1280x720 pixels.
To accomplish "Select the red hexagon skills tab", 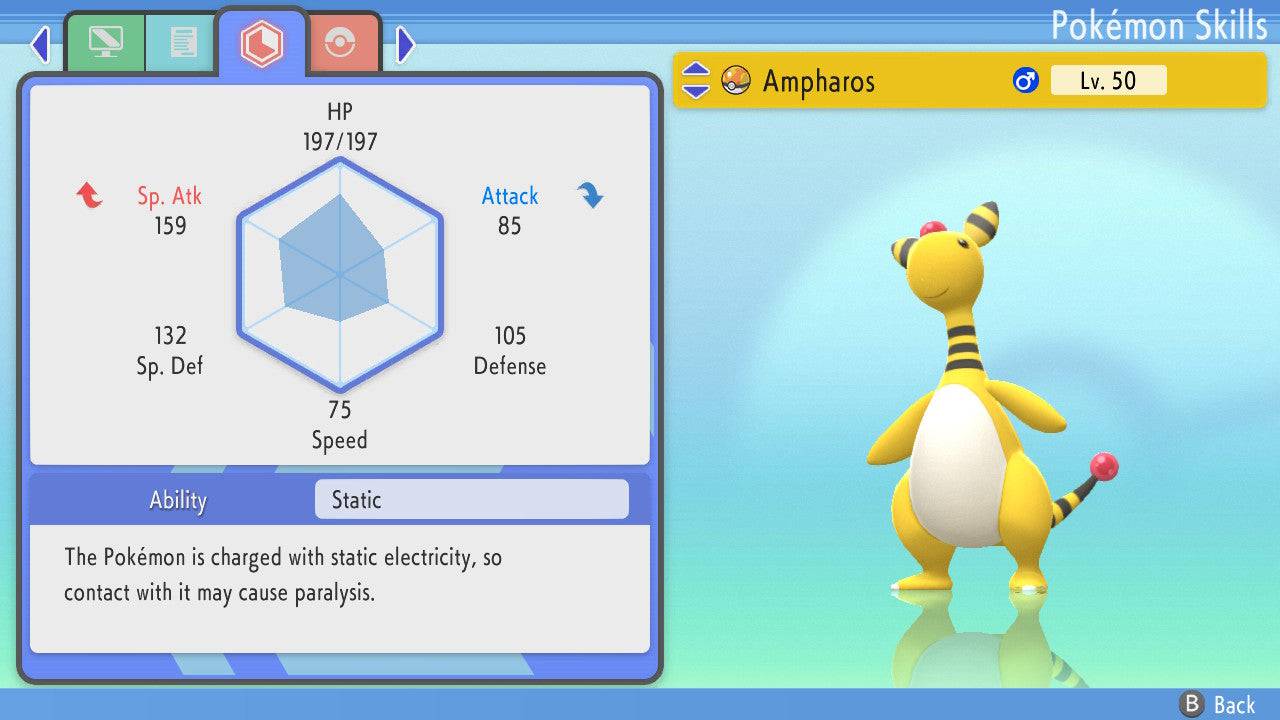I will 262,43.
